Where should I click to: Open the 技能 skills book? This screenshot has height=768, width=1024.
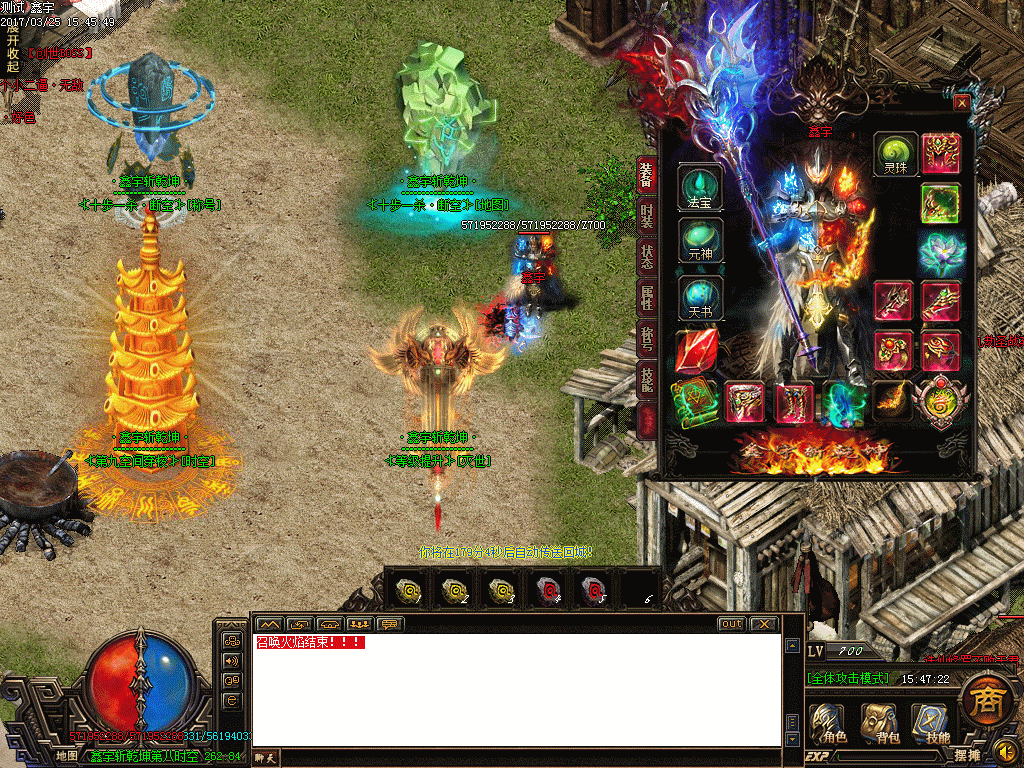click(934, 722)
